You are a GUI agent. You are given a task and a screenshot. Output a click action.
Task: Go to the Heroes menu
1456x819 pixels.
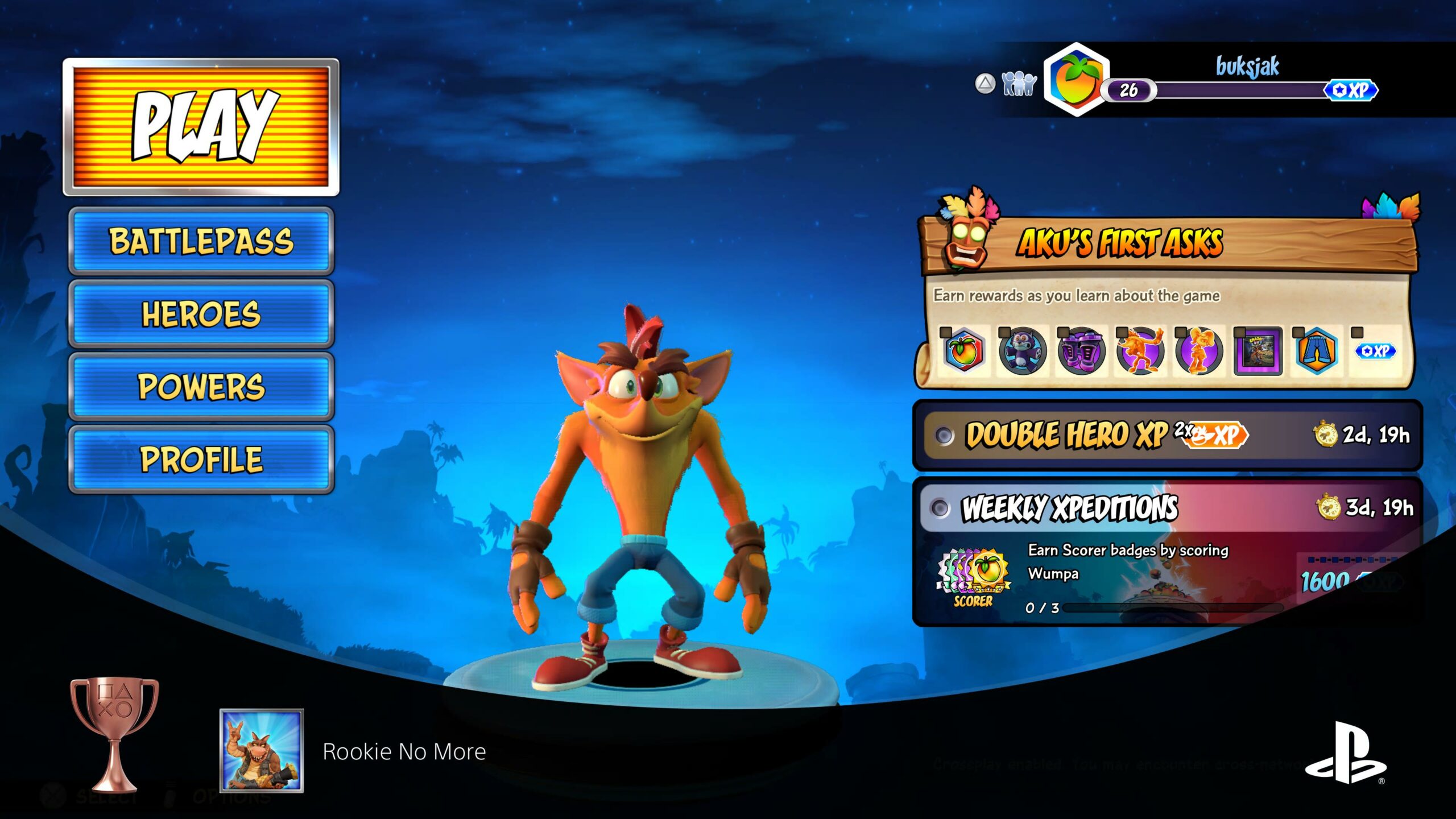click(x=201, y=314)
